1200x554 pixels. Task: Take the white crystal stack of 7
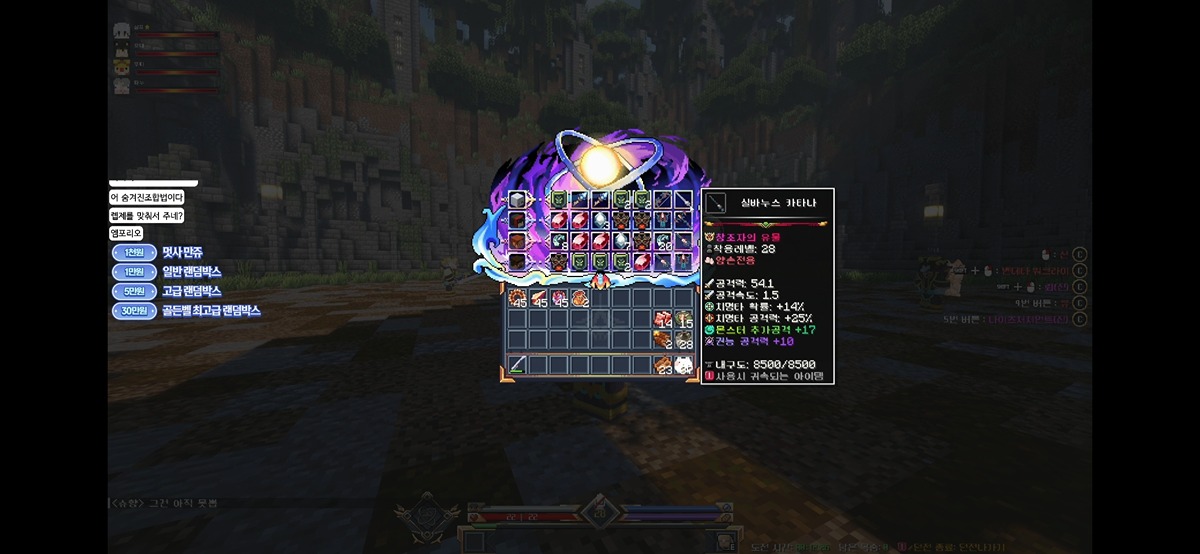coord(622,242)
